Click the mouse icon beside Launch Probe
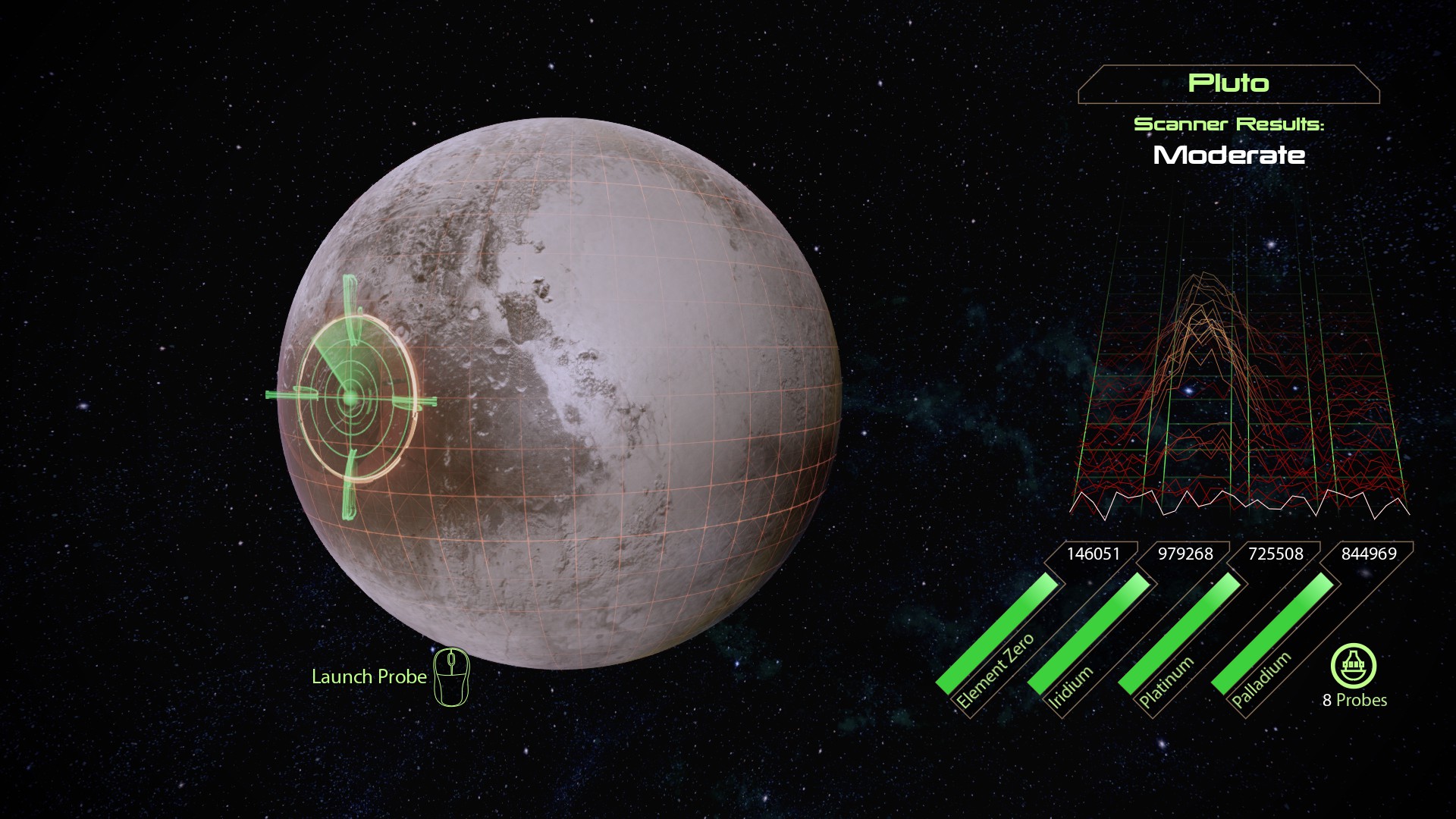This screenshot has height=819, width=1456. tap(450, 677)
